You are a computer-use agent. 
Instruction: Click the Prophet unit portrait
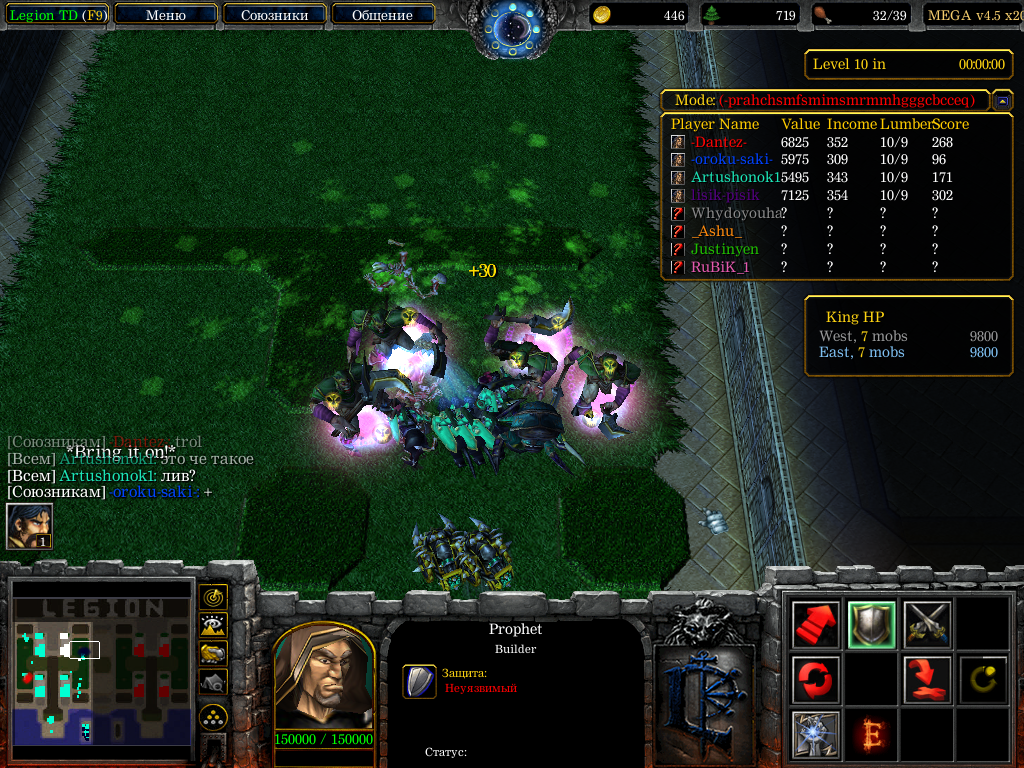pos(324,678)
